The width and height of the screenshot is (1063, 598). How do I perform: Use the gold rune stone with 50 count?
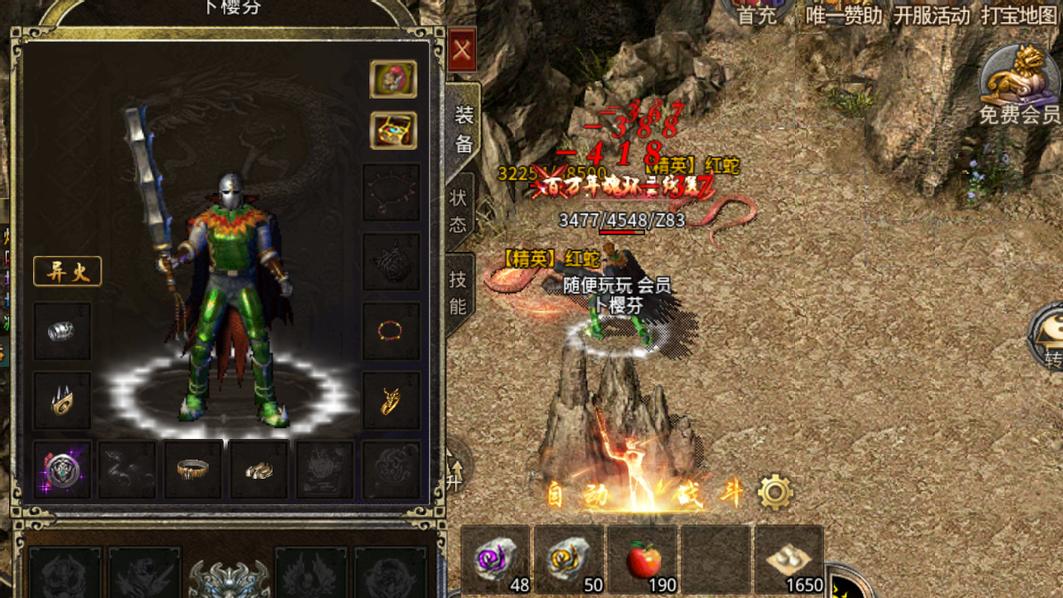[x=568, y=560]
